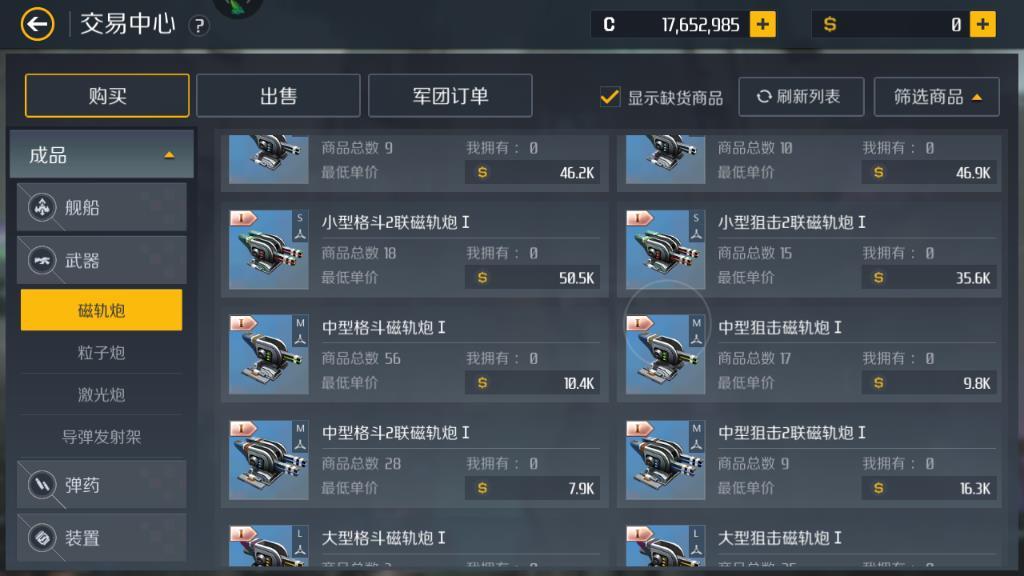Choose the 粒子炮 subcategory
The width and height of the screenshot is (1024, 576).
101,353
